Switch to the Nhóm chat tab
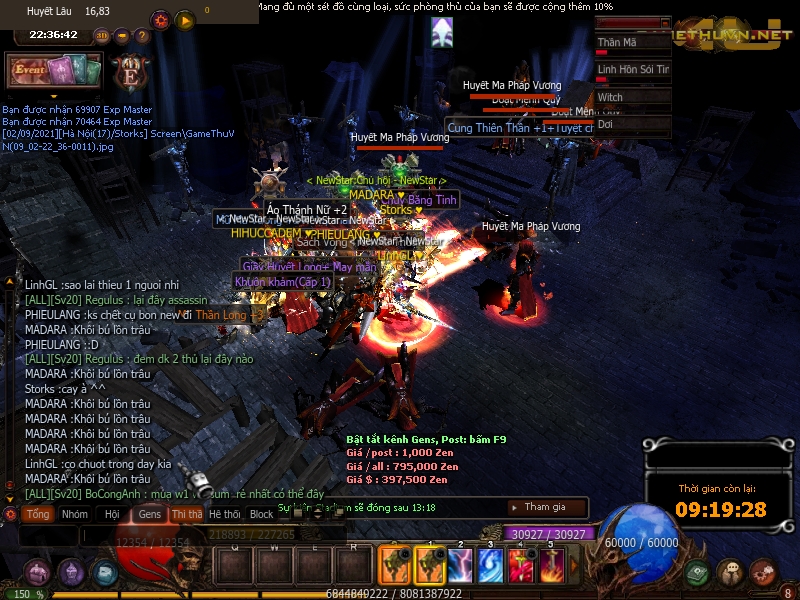 74,514
